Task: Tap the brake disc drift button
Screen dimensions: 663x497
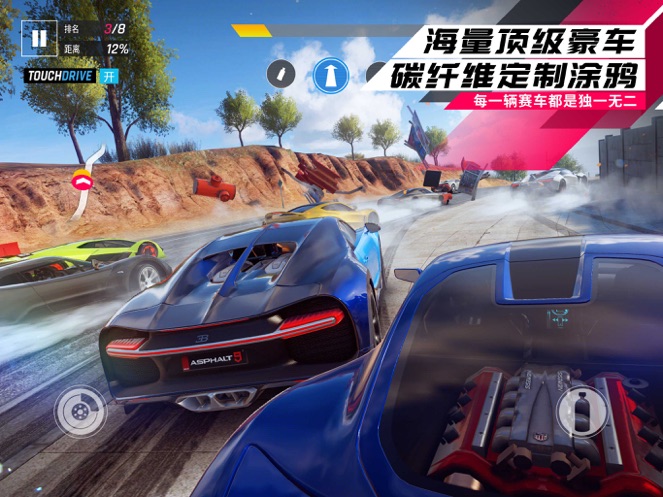Action: coord(79,411)
